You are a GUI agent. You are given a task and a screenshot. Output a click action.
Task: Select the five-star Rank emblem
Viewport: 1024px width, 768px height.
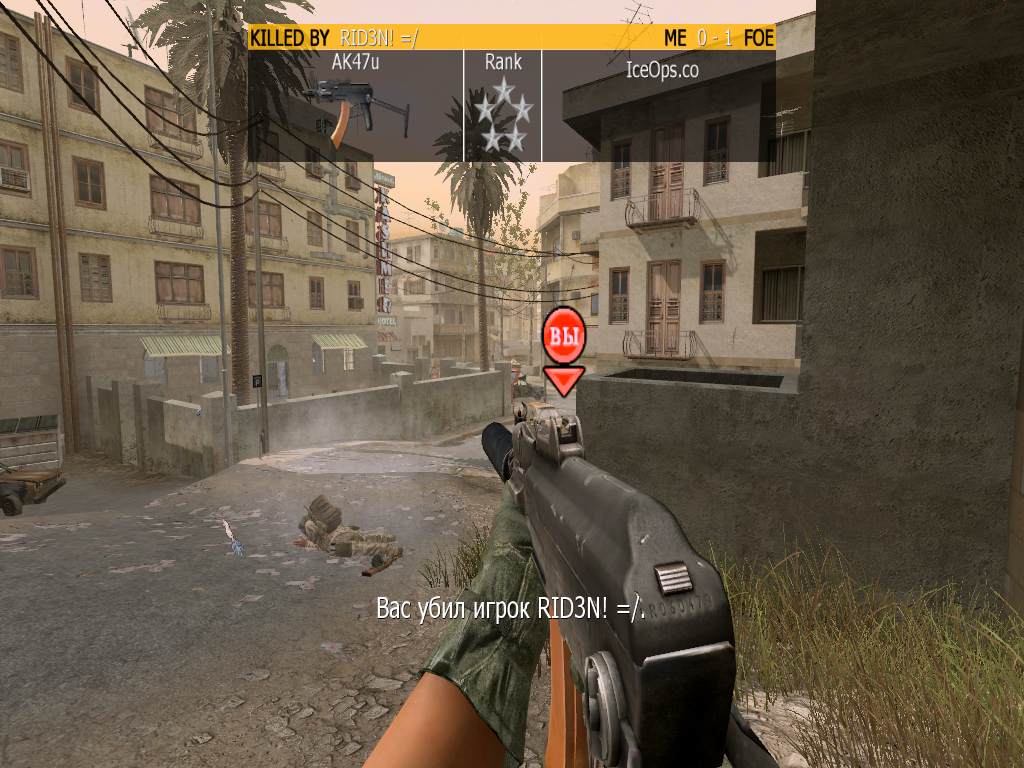(x=503, y=116)
